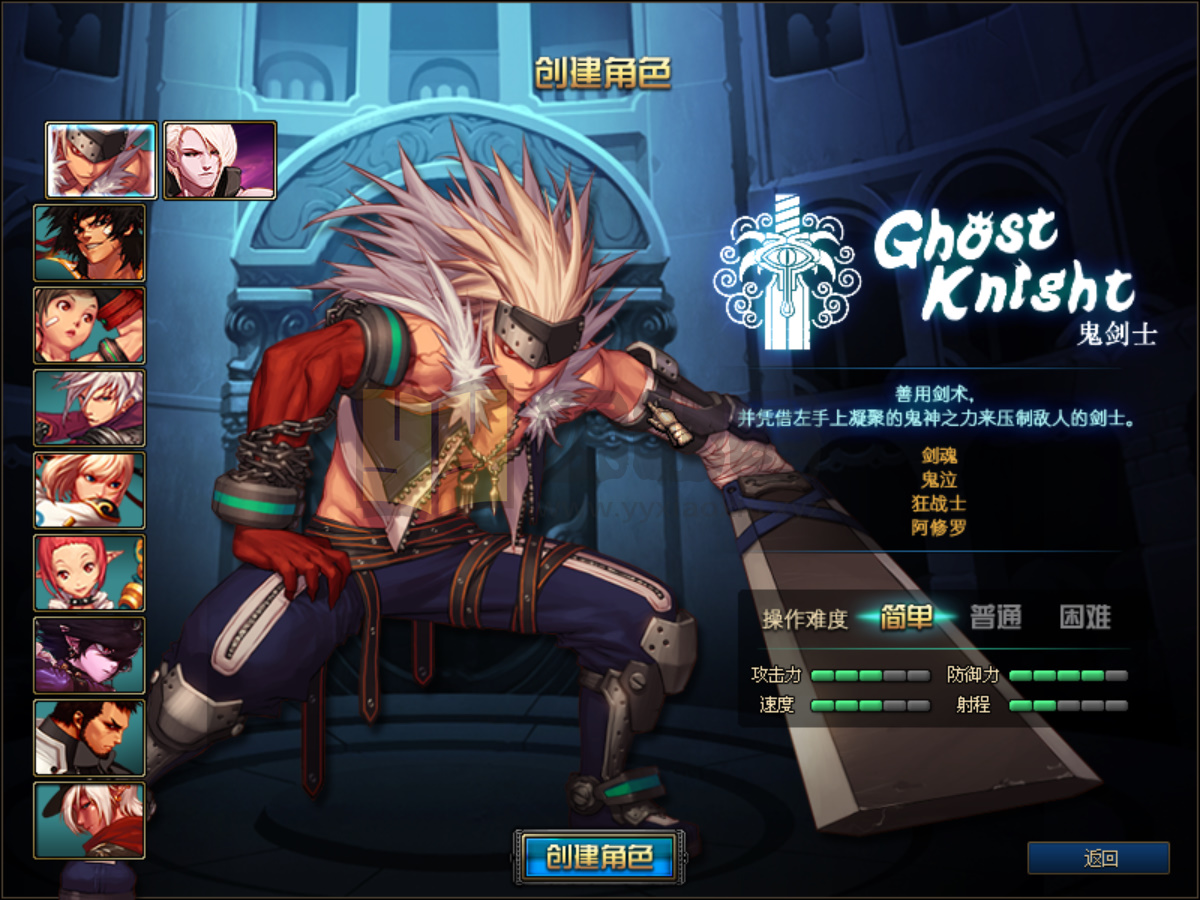Choose the white-haired portrait on purple background
1200x900 pixels.
220,160
